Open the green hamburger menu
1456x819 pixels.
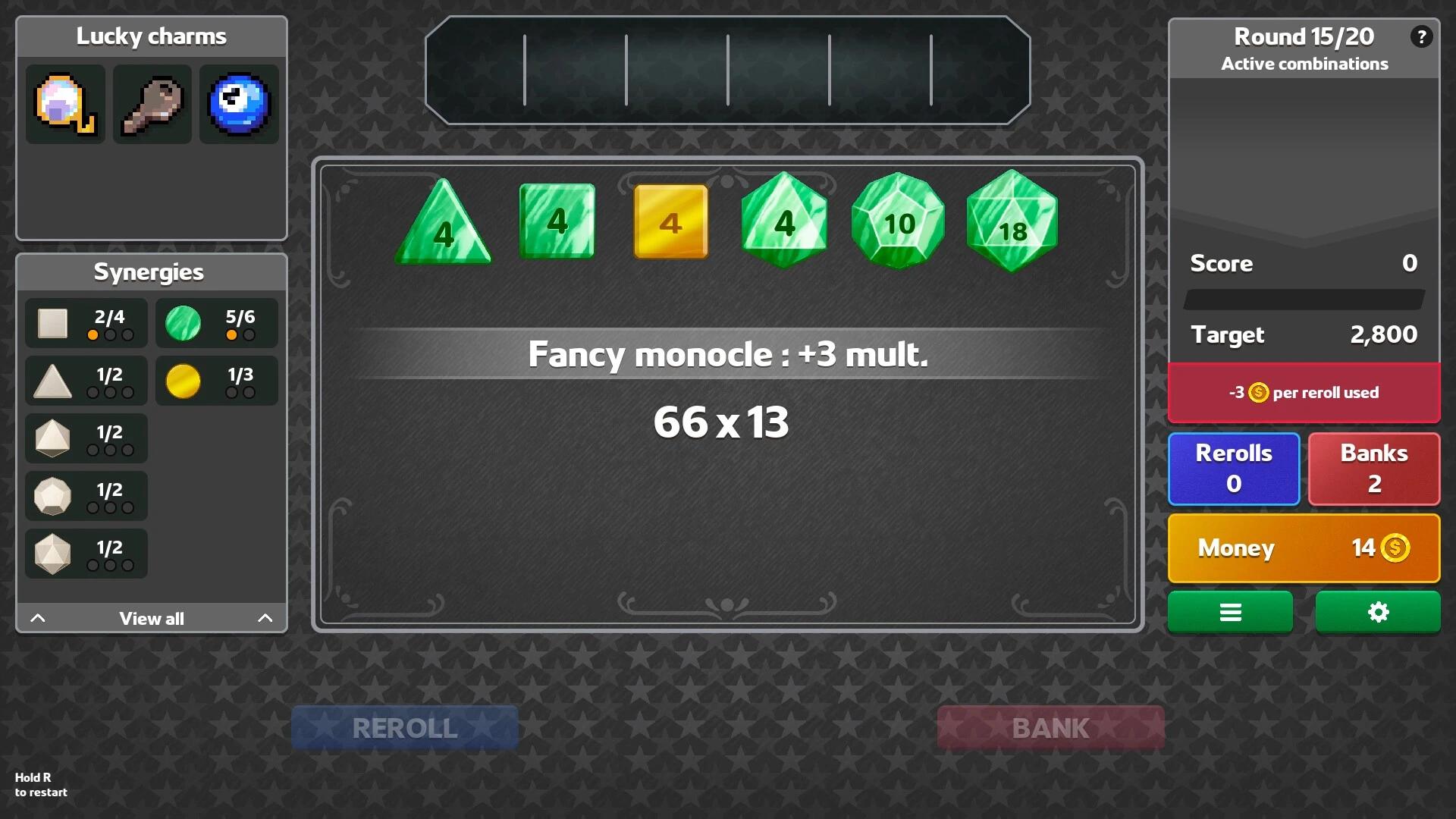(x=1230, y=612)
